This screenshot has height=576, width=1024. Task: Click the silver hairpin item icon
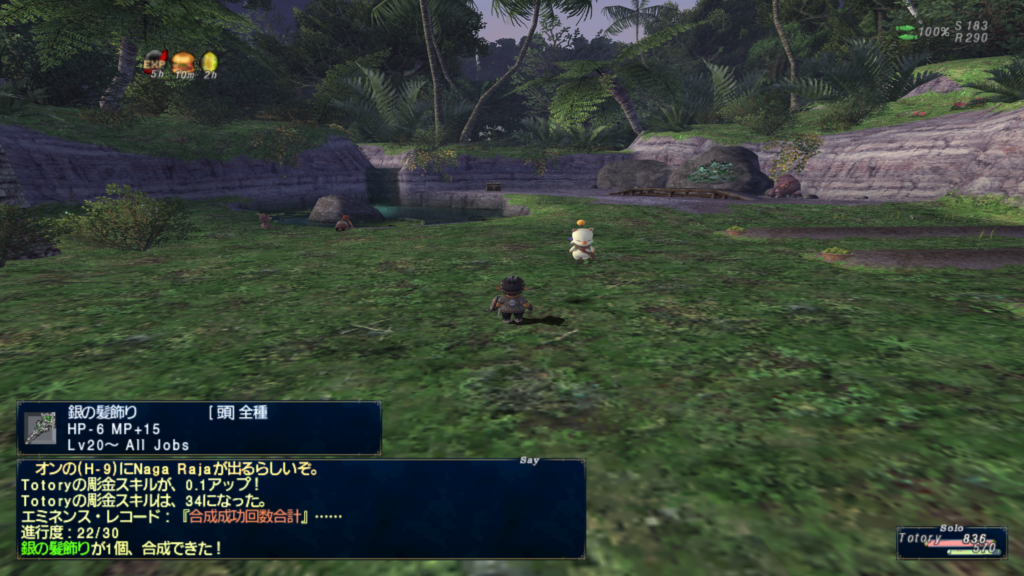pos(41,428)
